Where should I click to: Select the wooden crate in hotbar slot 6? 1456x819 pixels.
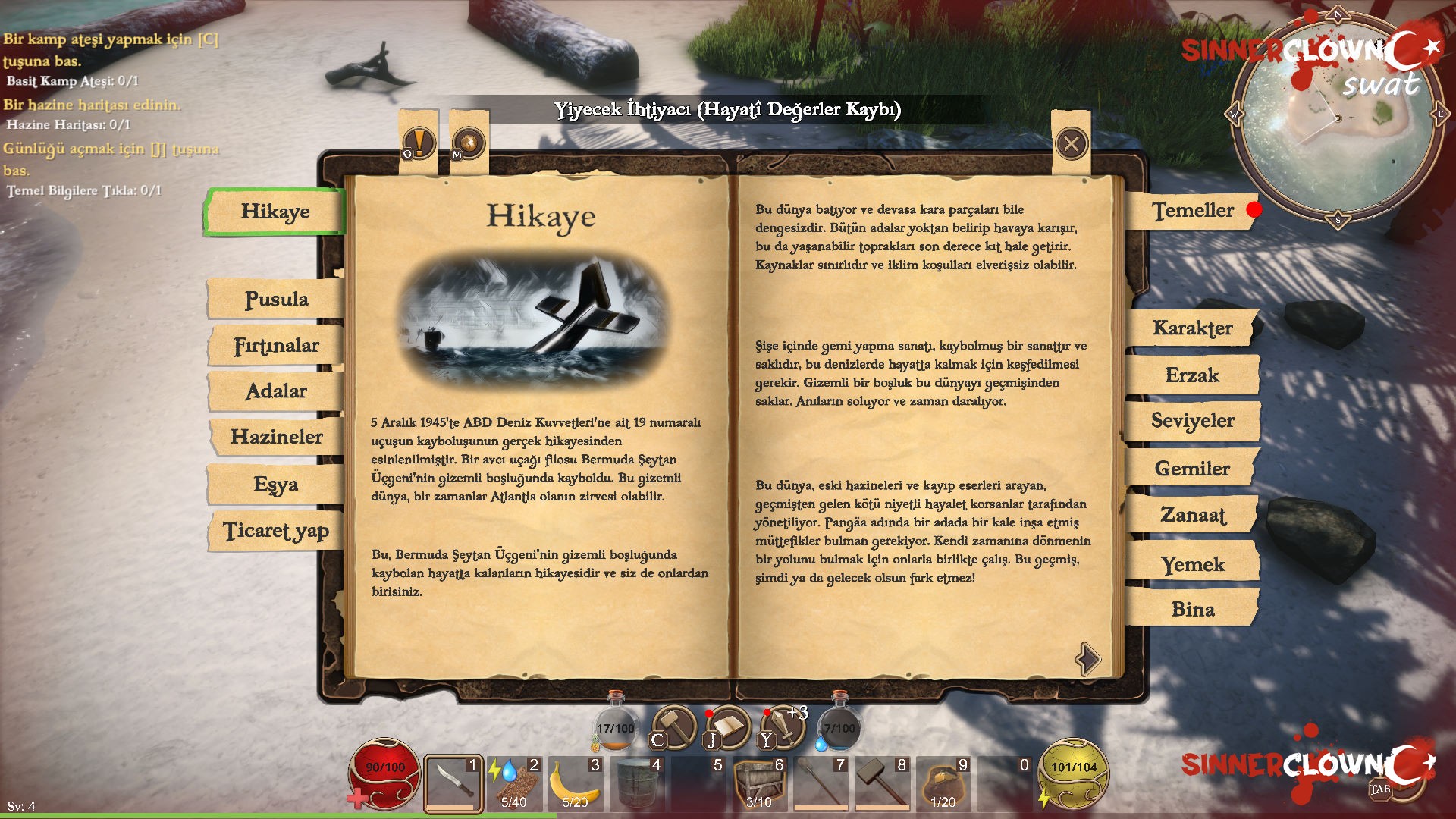(x=758, y=777)
